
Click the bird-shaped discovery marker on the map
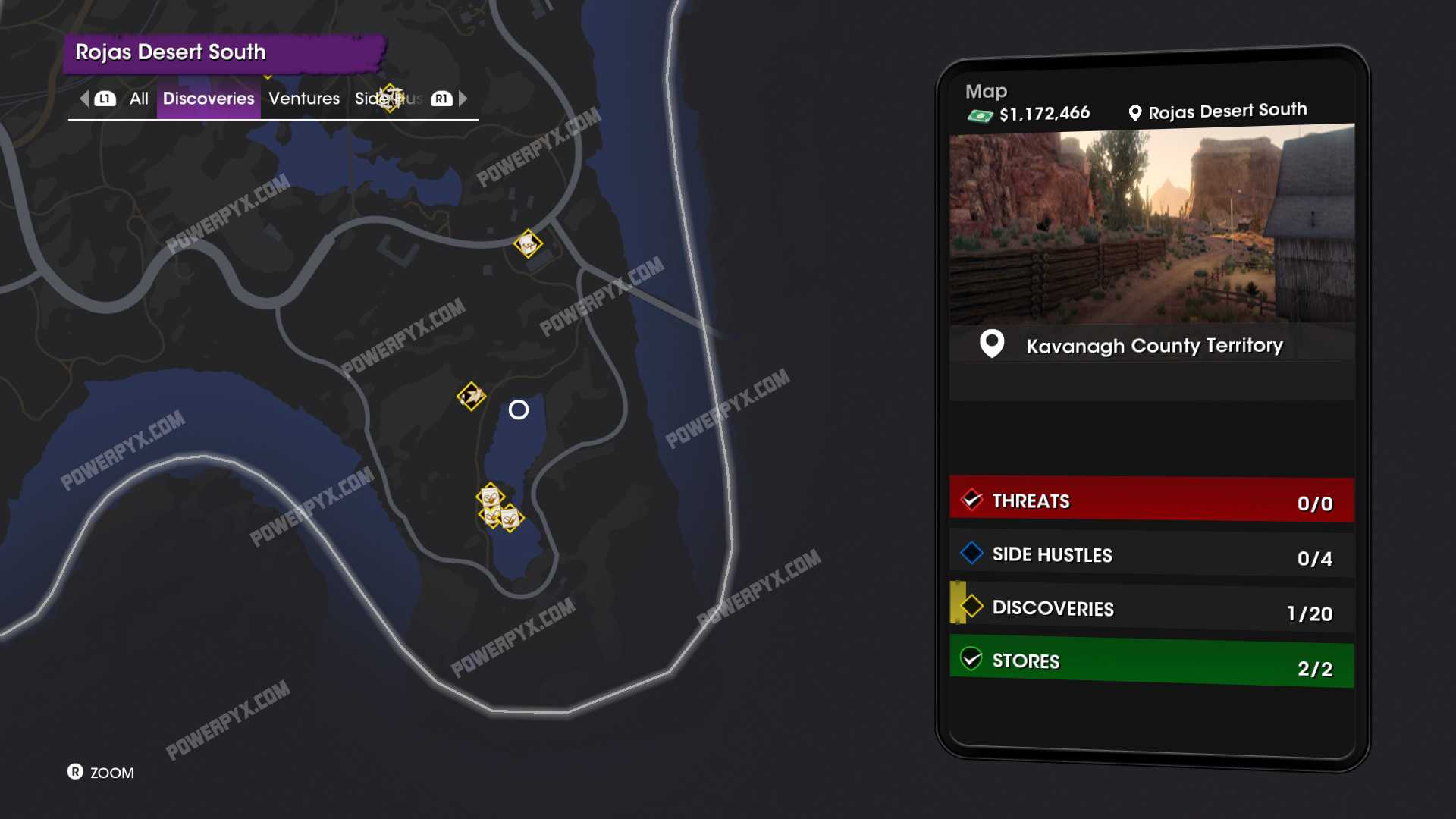(471, 396)
